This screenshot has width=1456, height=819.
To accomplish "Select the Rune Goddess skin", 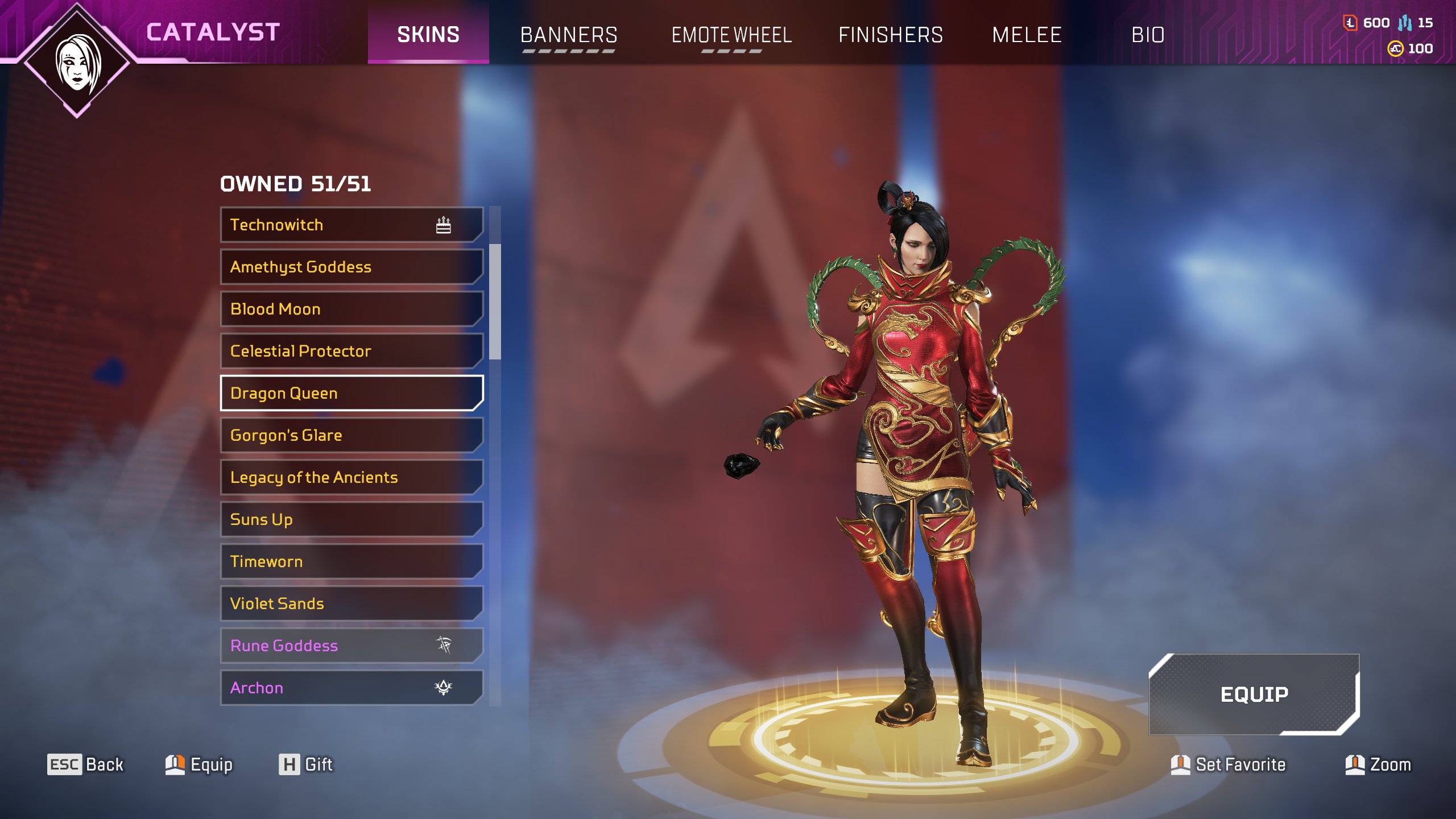I will point(351,646).
